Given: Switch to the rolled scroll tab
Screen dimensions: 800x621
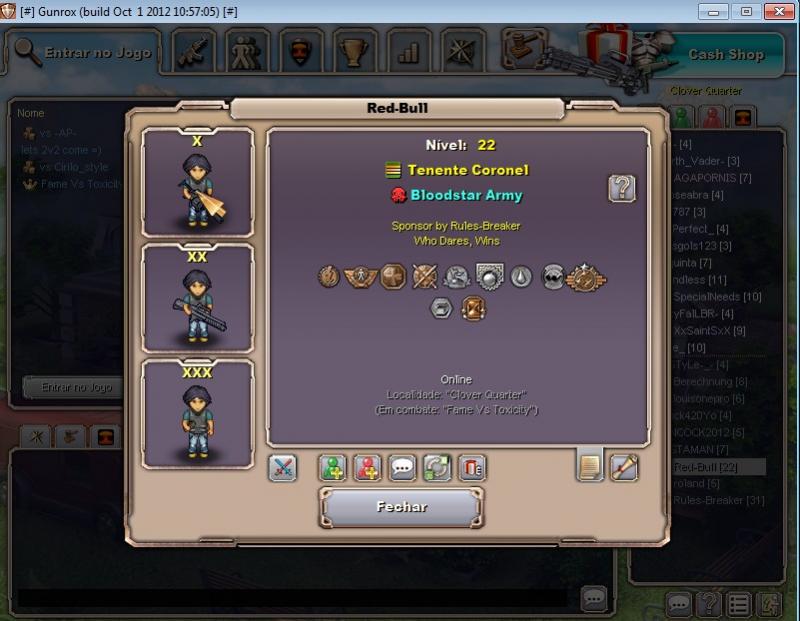Looking at the screenshot, I should (x=624, y=467).
